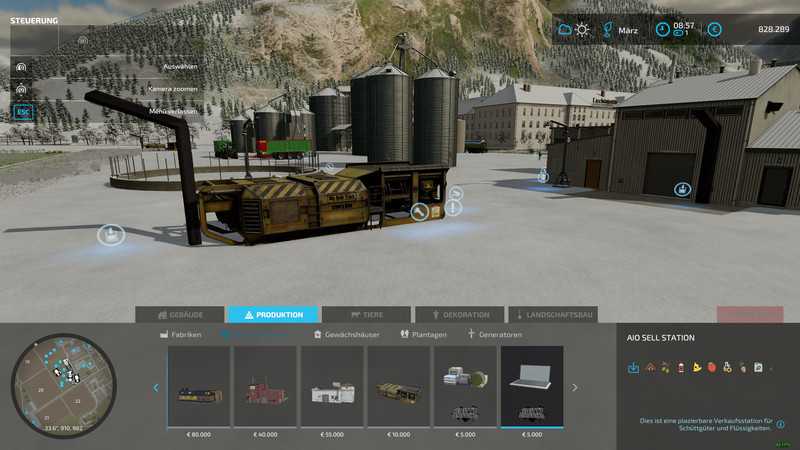Click the right arrow of the item list
The width and height of the screenshot is (800, 450).
click(575, 388)
